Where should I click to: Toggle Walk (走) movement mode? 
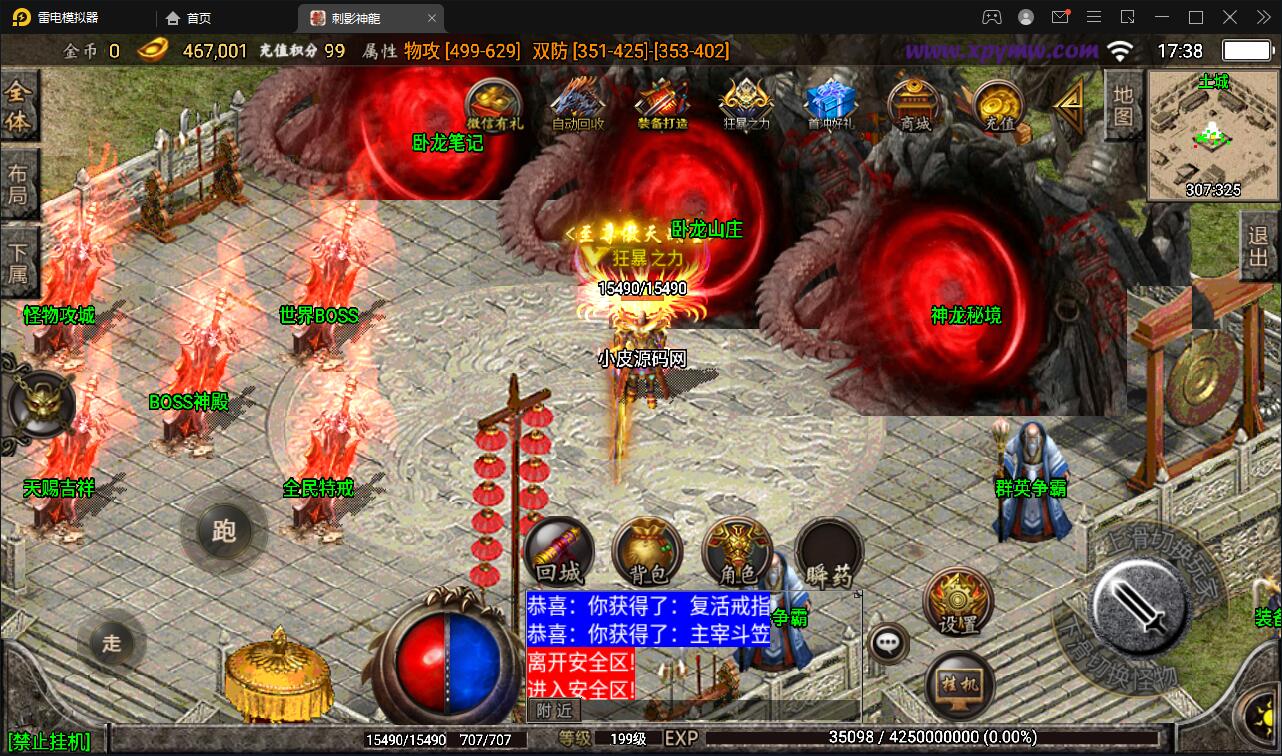click(112, 644)
